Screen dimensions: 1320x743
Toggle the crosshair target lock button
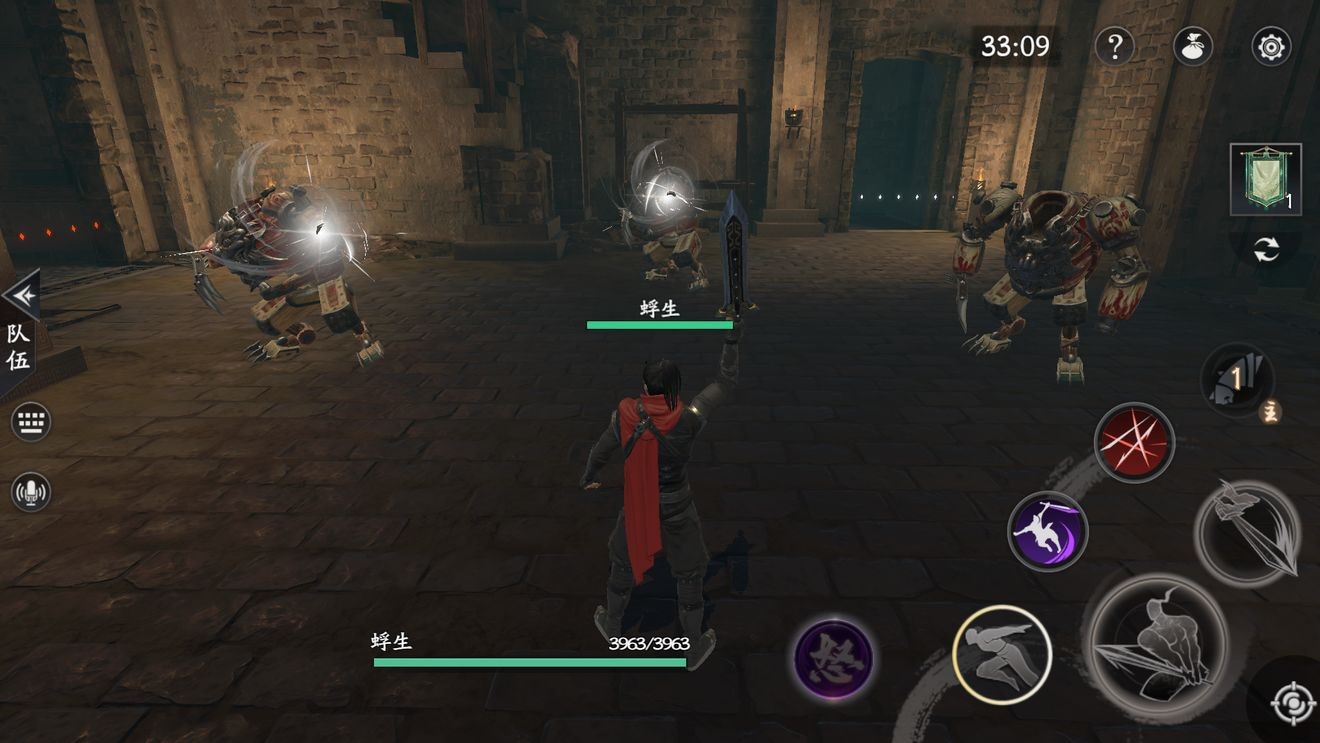point(1290,703)
